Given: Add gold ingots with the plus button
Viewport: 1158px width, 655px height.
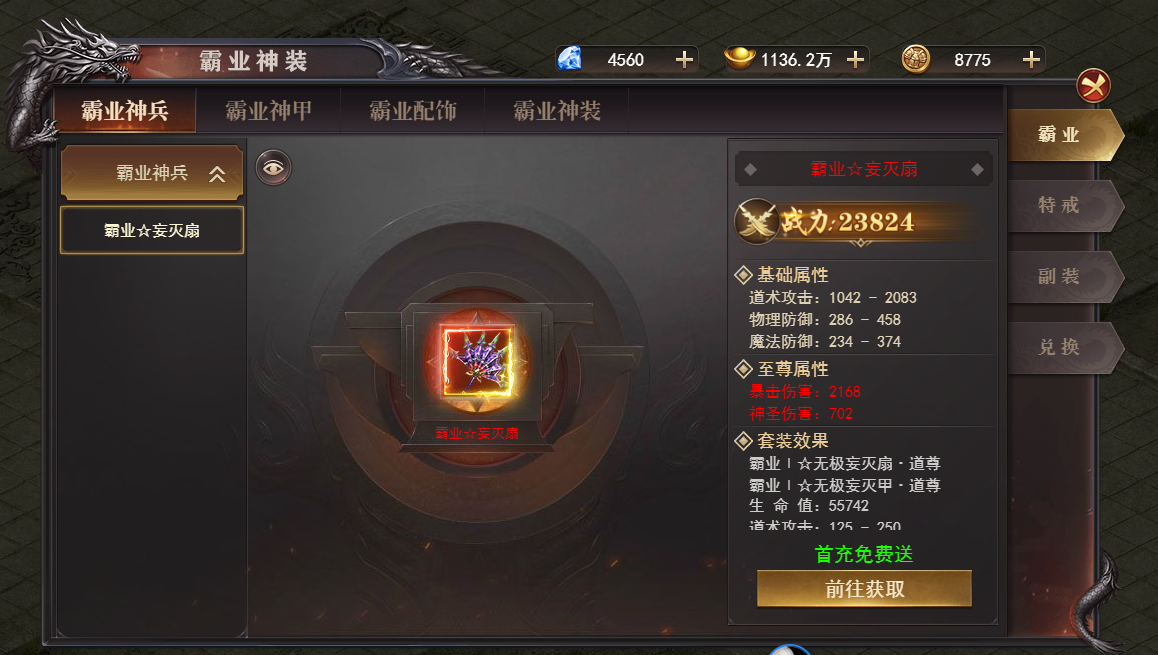Looking at the screenshot, I should (855, 60).
